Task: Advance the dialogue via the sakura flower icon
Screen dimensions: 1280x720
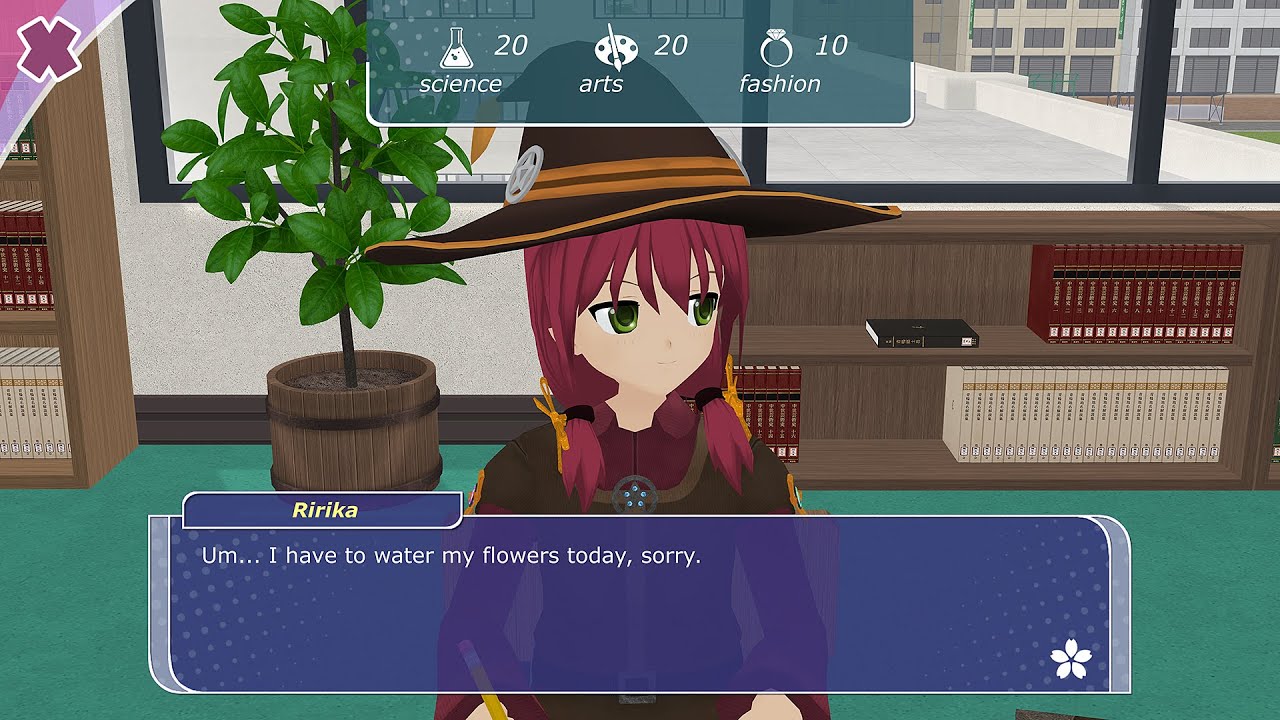Action: [1071, 658]
